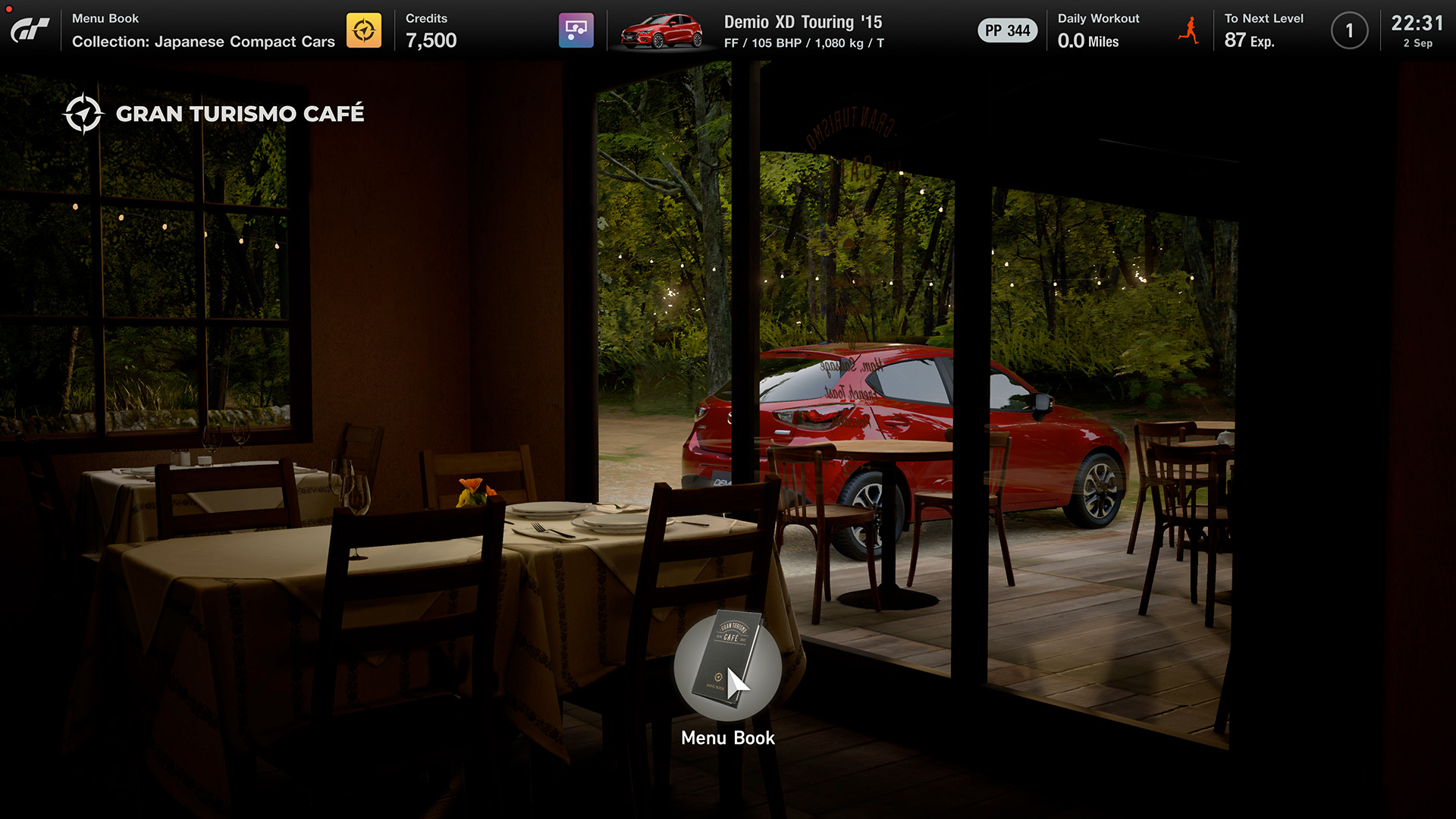
Task: Open the yellow compass collection icon
Action: tap(365, 30)
